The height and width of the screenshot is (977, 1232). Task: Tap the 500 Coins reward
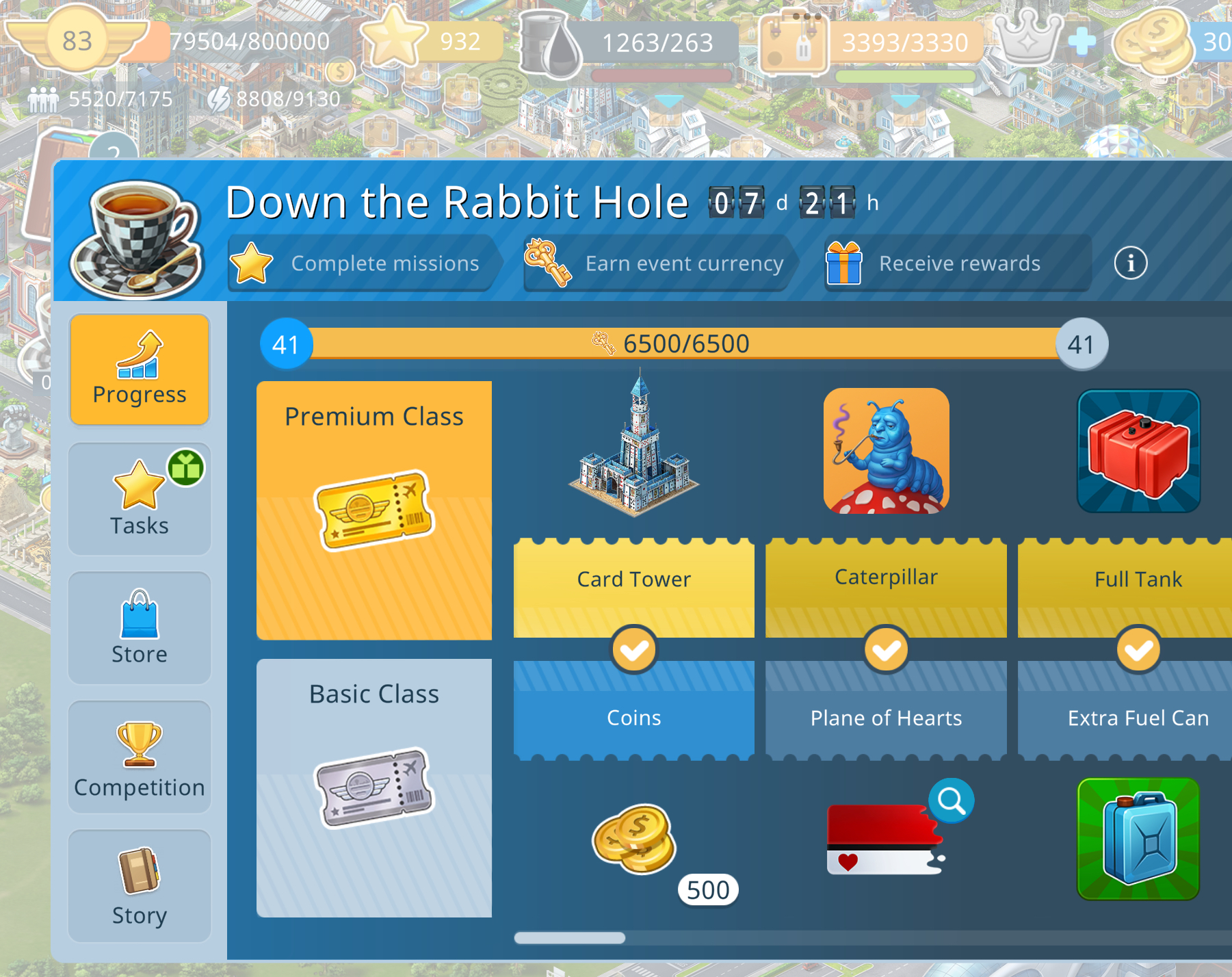click(635, 840)
